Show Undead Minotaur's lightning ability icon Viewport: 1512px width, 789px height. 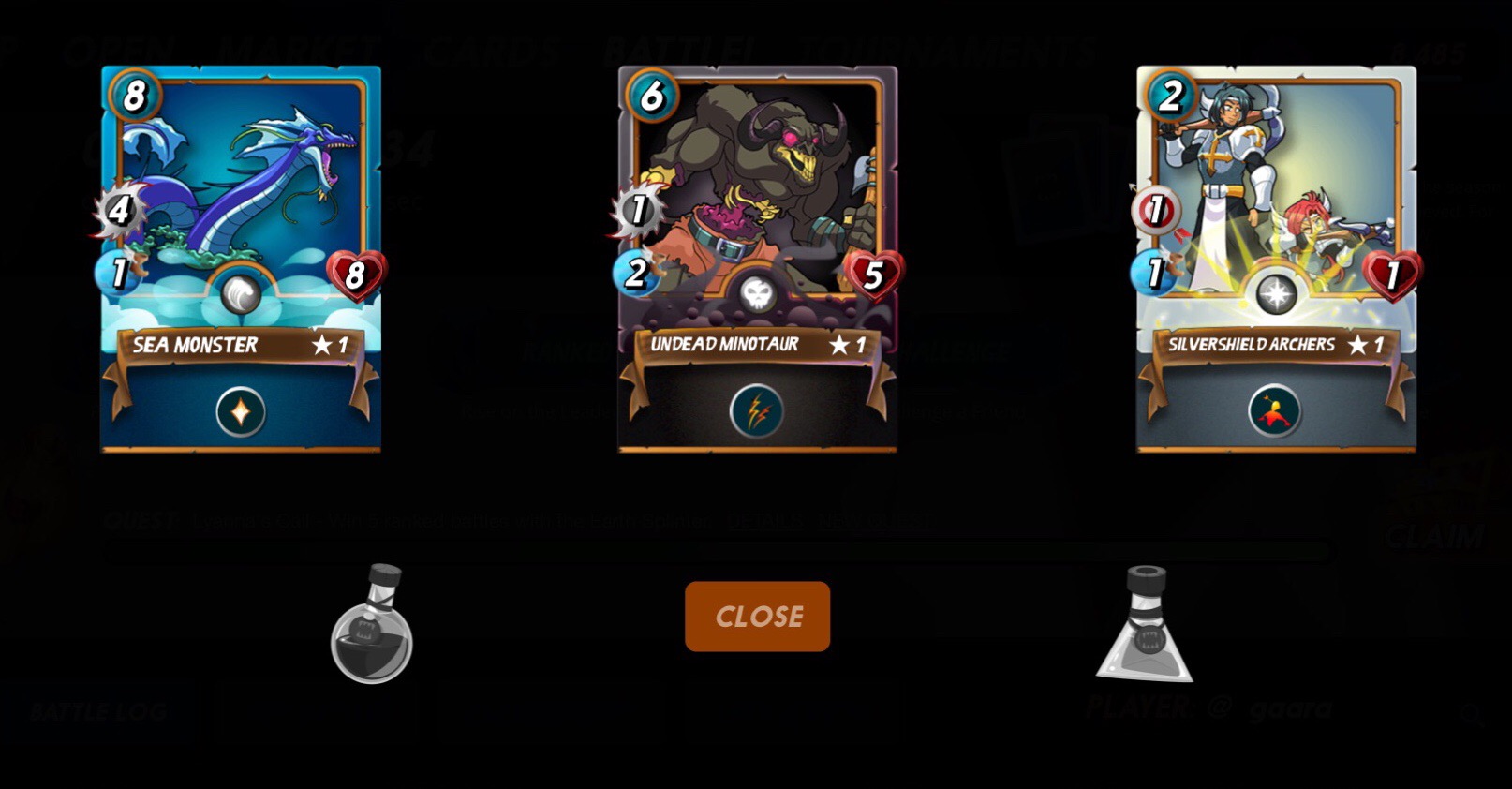[757, 411]
